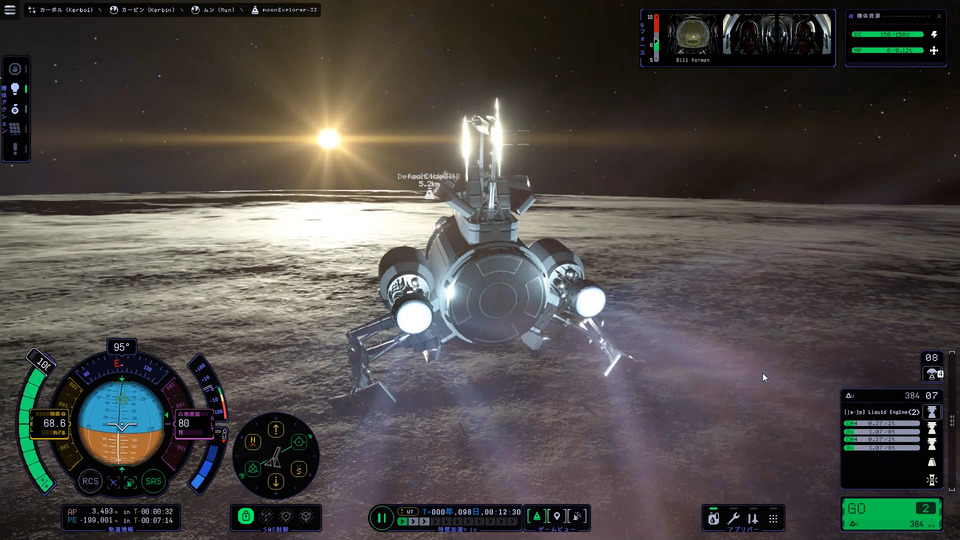Open the app grid launcher
Viewport: 960px width, 540px height.
click(773, 518)
